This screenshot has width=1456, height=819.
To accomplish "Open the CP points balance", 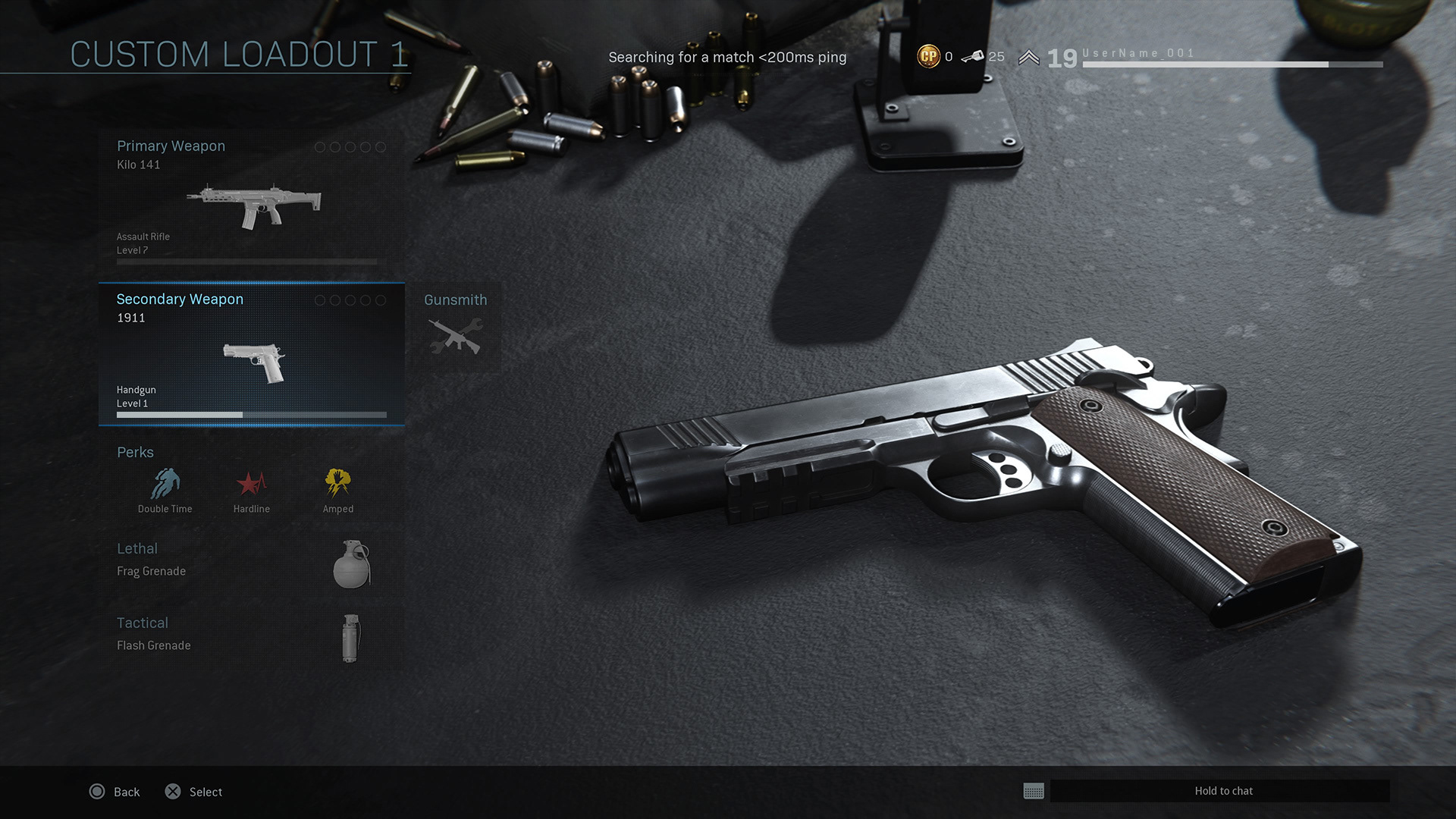I will coord(935,57).
